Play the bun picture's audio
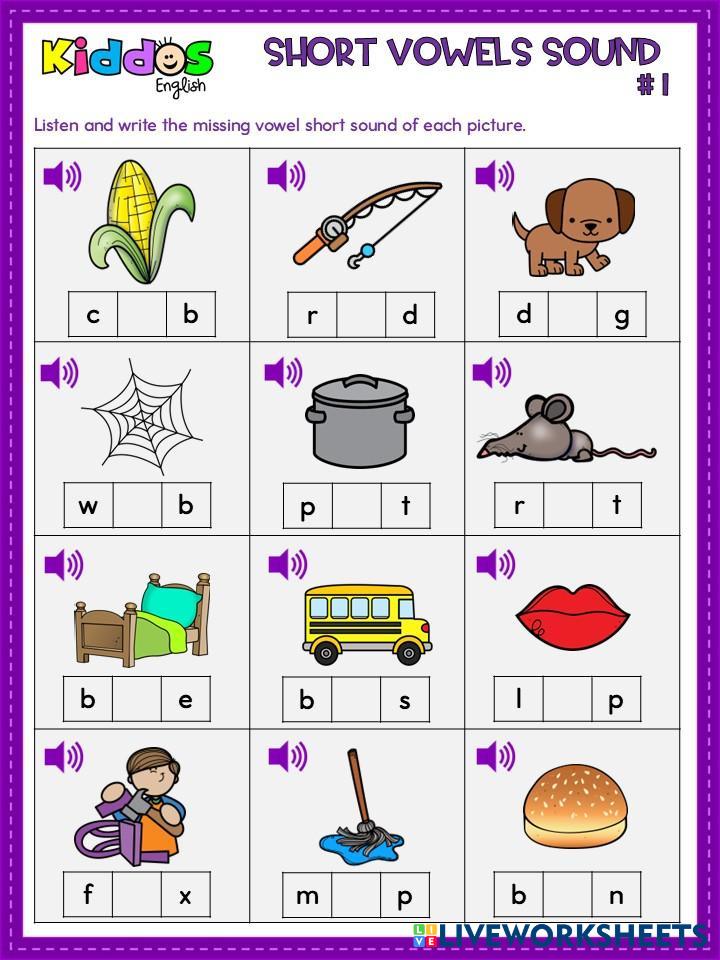This screenshot has height=960, width=720. click(495, 757)
